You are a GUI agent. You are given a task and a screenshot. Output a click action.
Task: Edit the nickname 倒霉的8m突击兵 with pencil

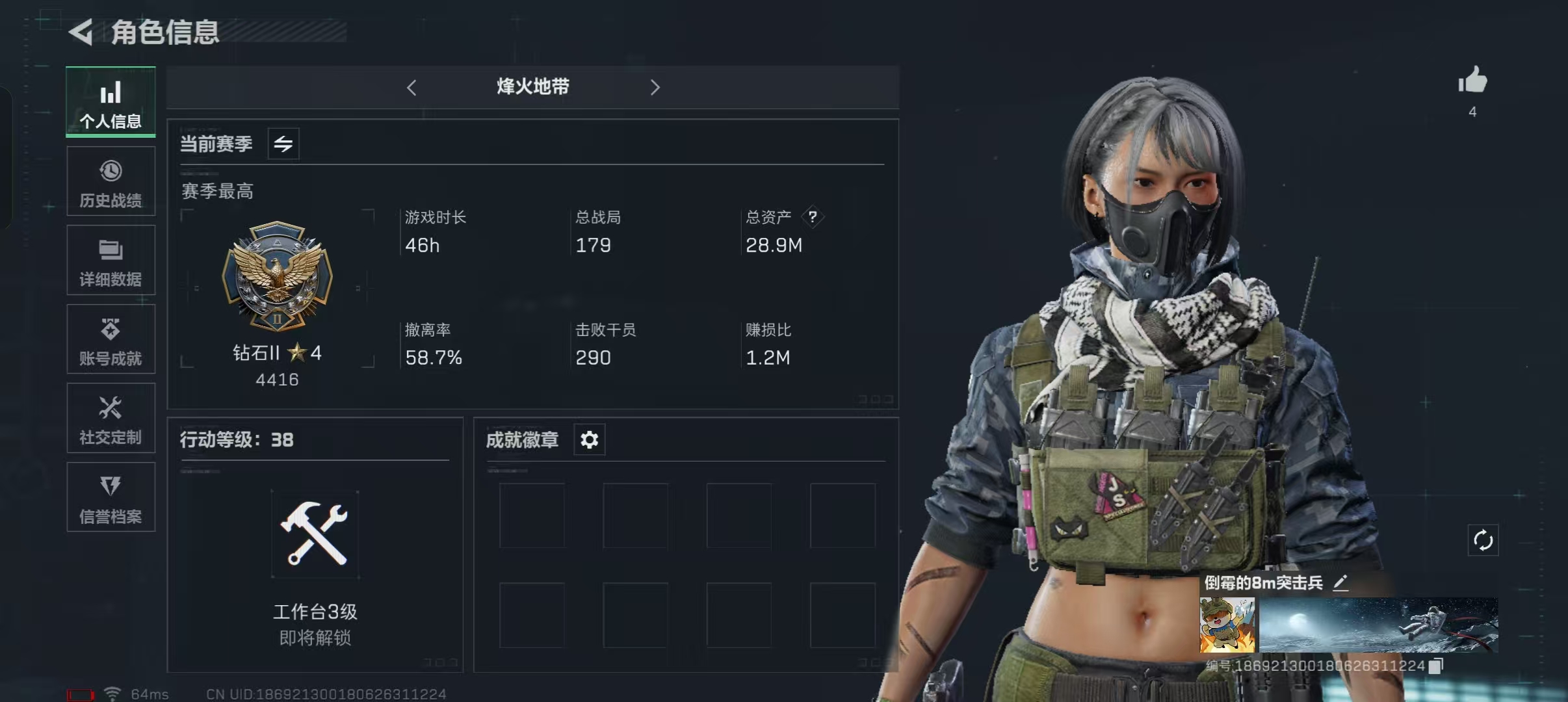(1340, 583)
